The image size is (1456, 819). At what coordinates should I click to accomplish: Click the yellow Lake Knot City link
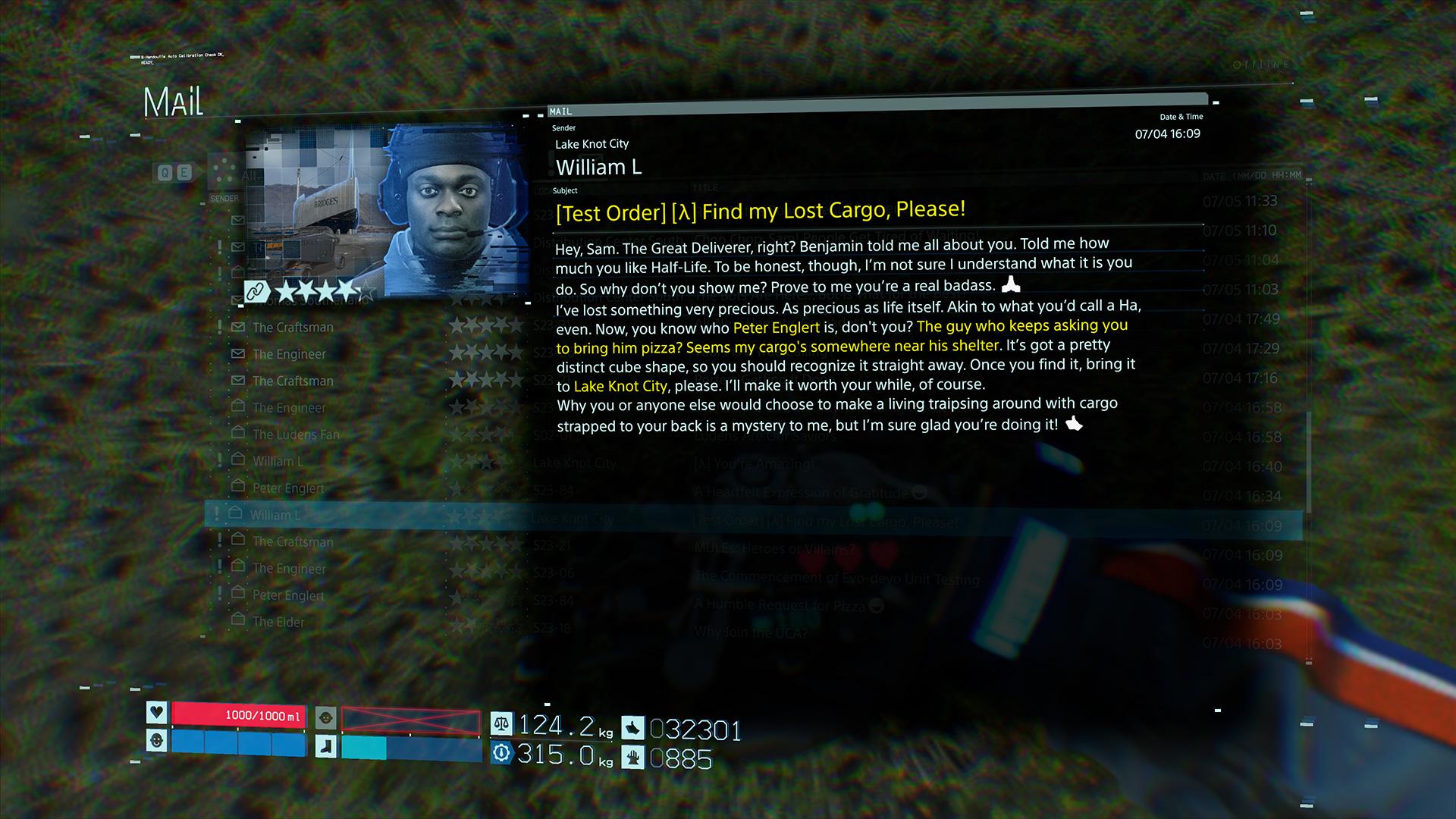620,386
